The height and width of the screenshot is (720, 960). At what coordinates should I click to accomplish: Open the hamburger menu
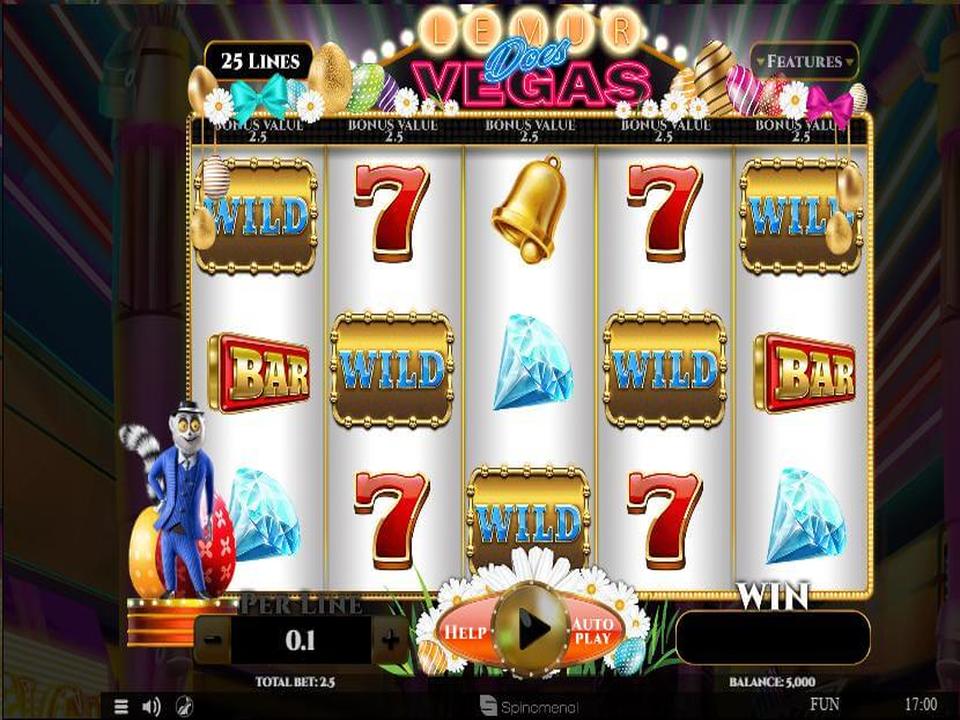(120, 705)
